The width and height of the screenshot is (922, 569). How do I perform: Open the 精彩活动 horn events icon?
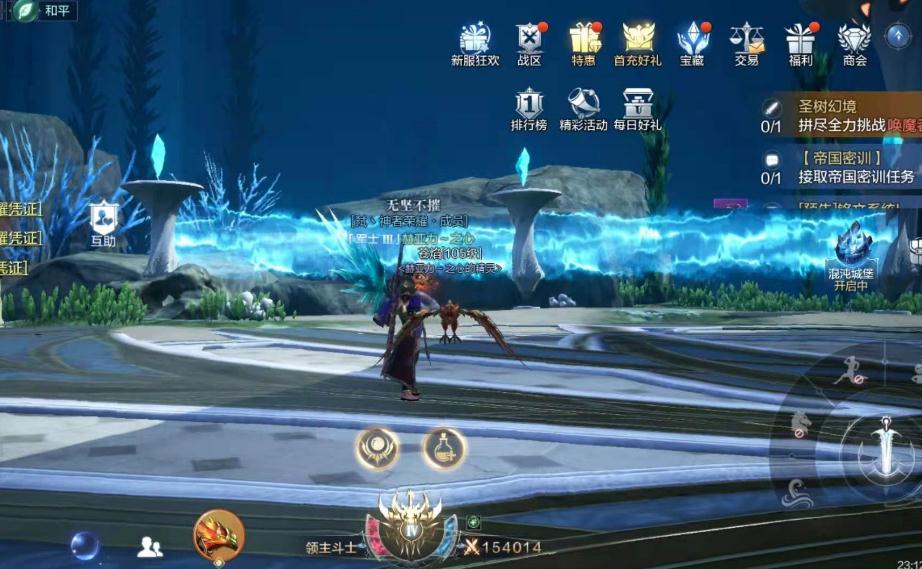point(584,106)
